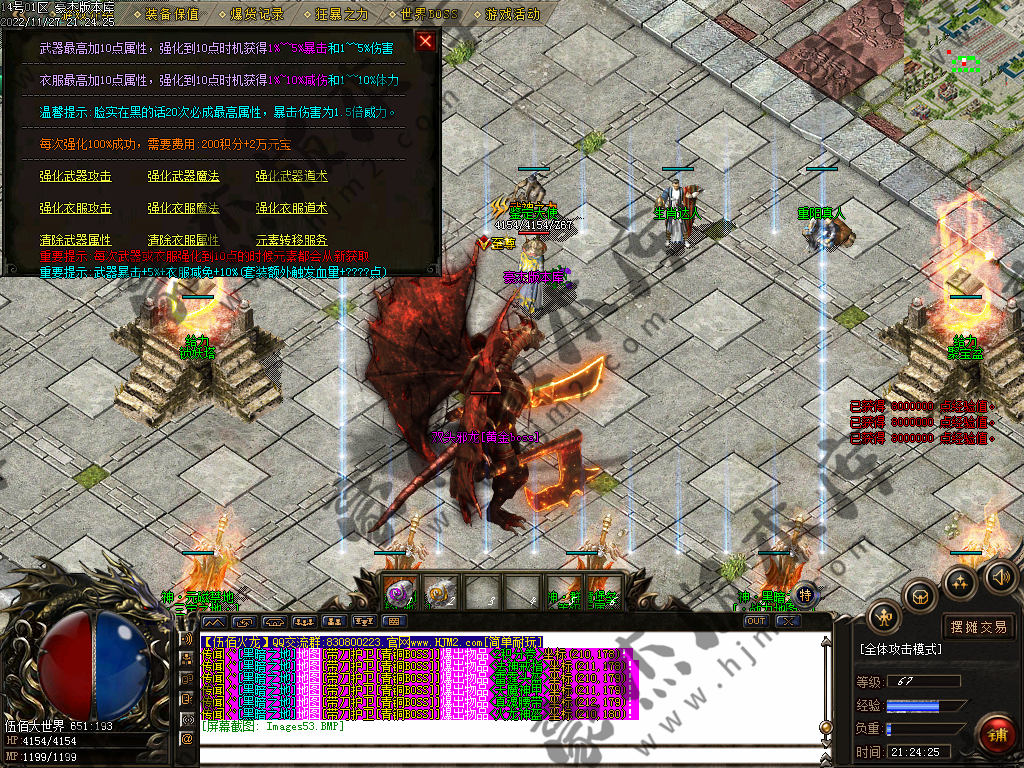
Task: Open the 游戏活动 top menu
Action: click(512, 14)
